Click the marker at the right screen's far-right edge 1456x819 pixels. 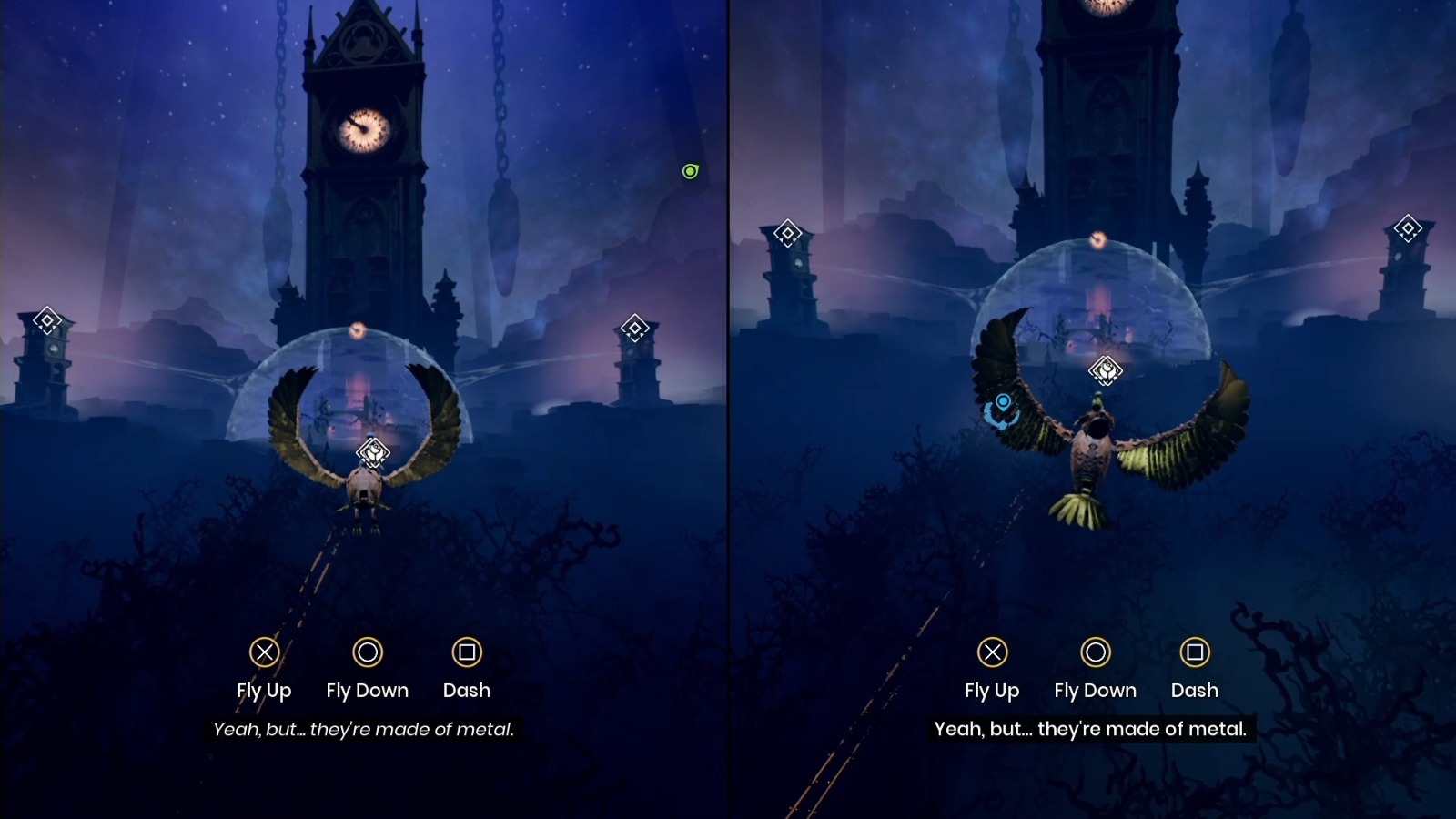tap(1409, 228)
